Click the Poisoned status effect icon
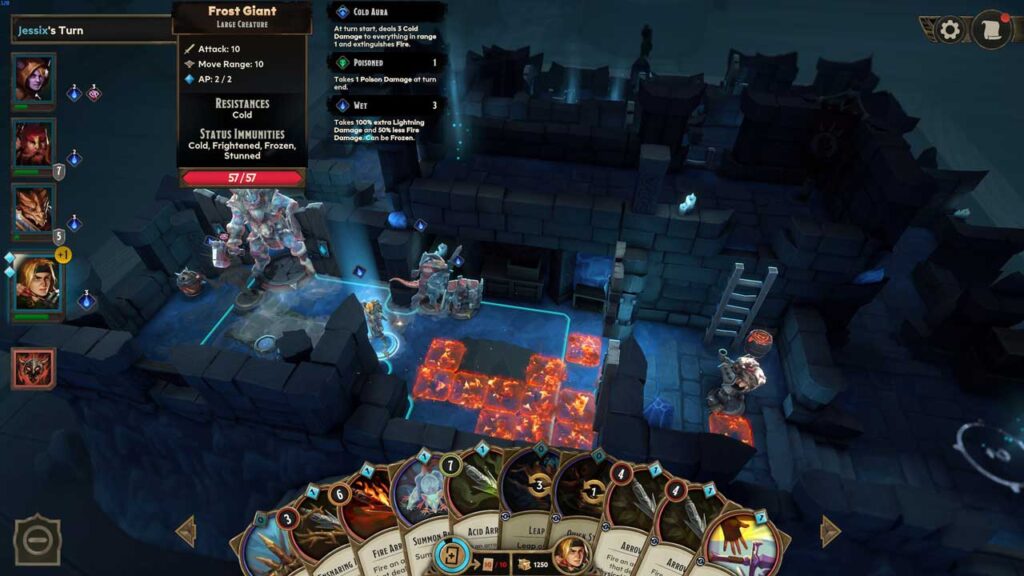The height and width of the screenshot is (576, 1024). [343, 62]
